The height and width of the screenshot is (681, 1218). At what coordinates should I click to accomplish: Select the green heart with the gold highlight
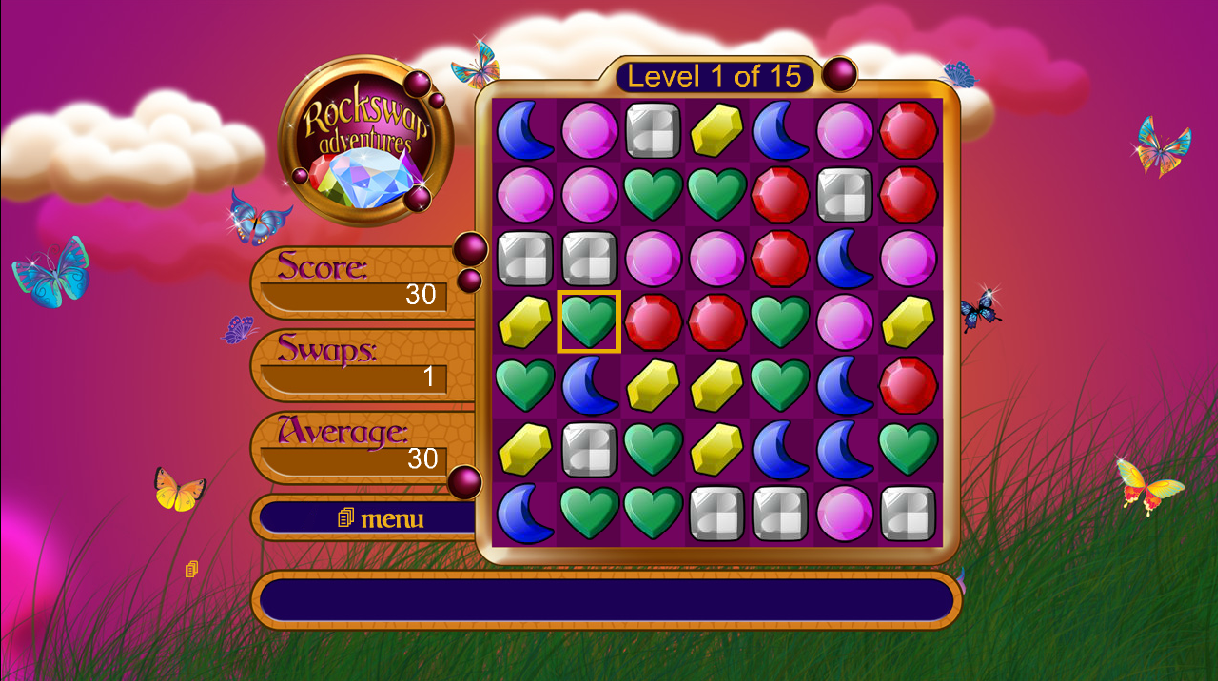pos(589,322)
